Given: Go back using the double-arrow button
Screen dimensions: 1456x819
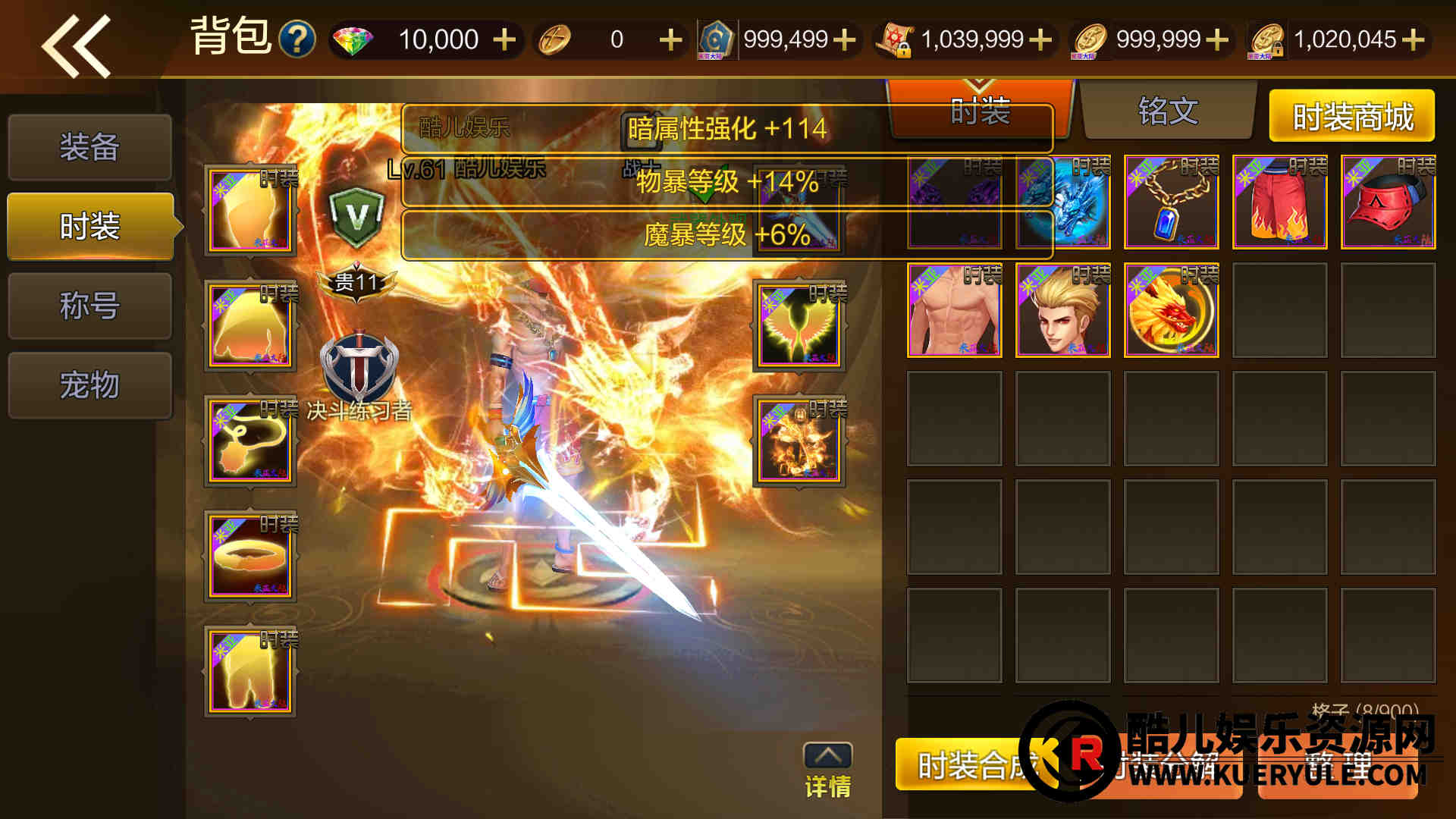Looking at the screenshot, I should coord(76,45).
